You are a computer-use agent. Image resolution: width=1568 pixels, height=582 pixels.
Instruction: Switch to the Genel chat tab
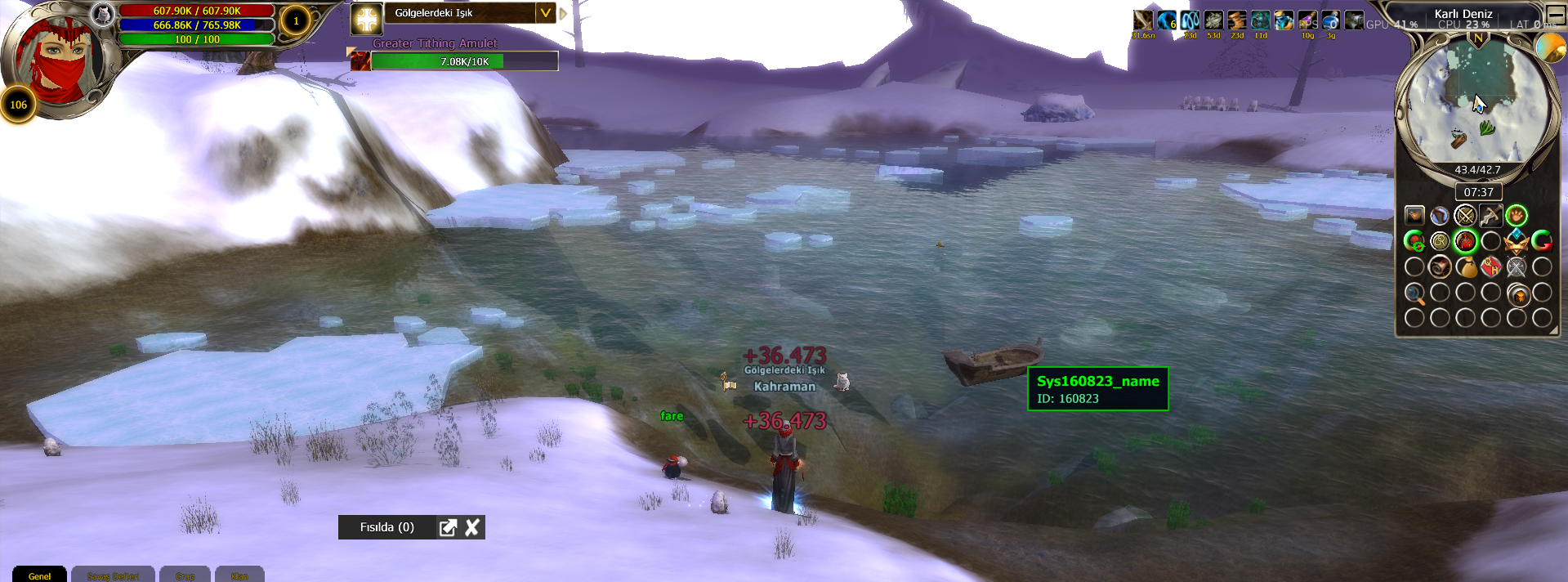coord(39,575)
